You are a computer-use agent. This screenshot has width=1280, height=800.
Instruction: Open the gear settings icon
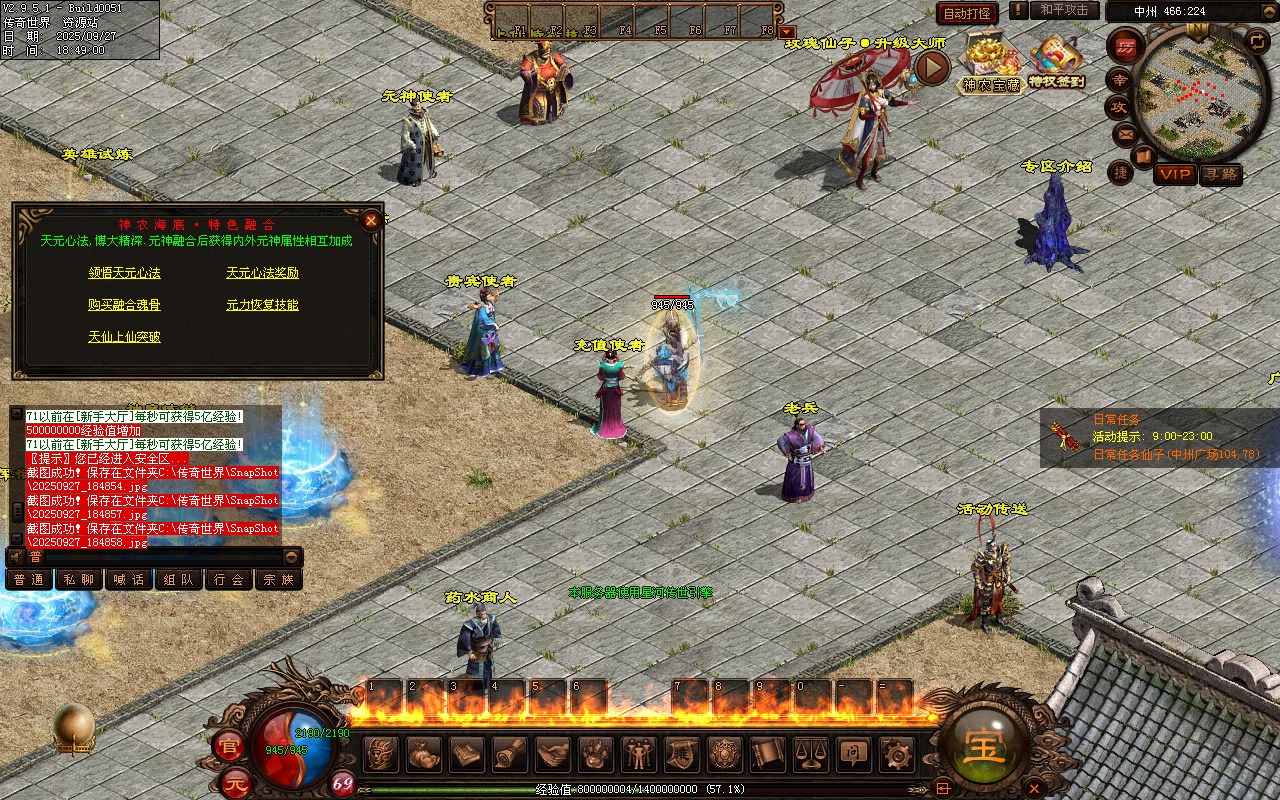coord(895,754)
